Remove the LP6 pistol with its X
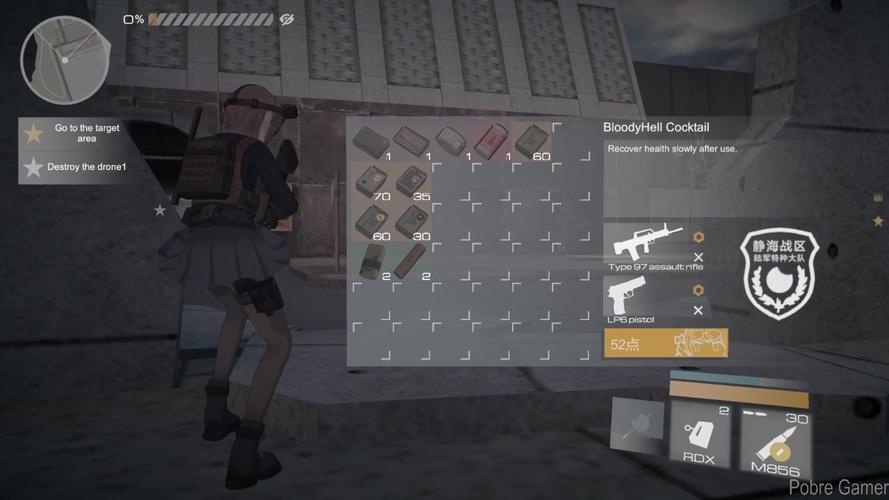This screenshot has width=889, height=500. click(698, 311)
